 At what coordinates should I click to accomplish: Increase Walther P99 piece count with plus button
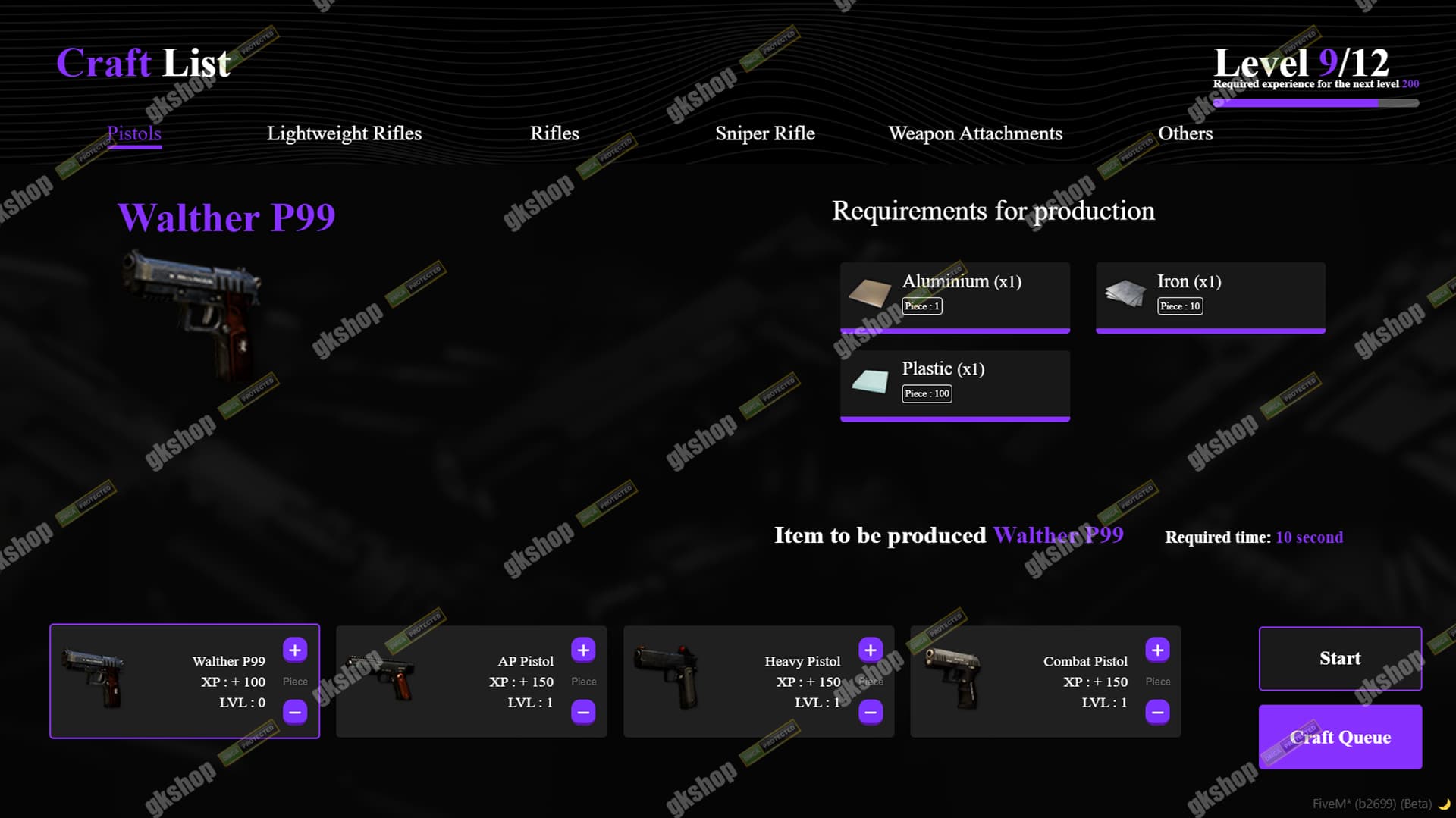click(295, 650)
